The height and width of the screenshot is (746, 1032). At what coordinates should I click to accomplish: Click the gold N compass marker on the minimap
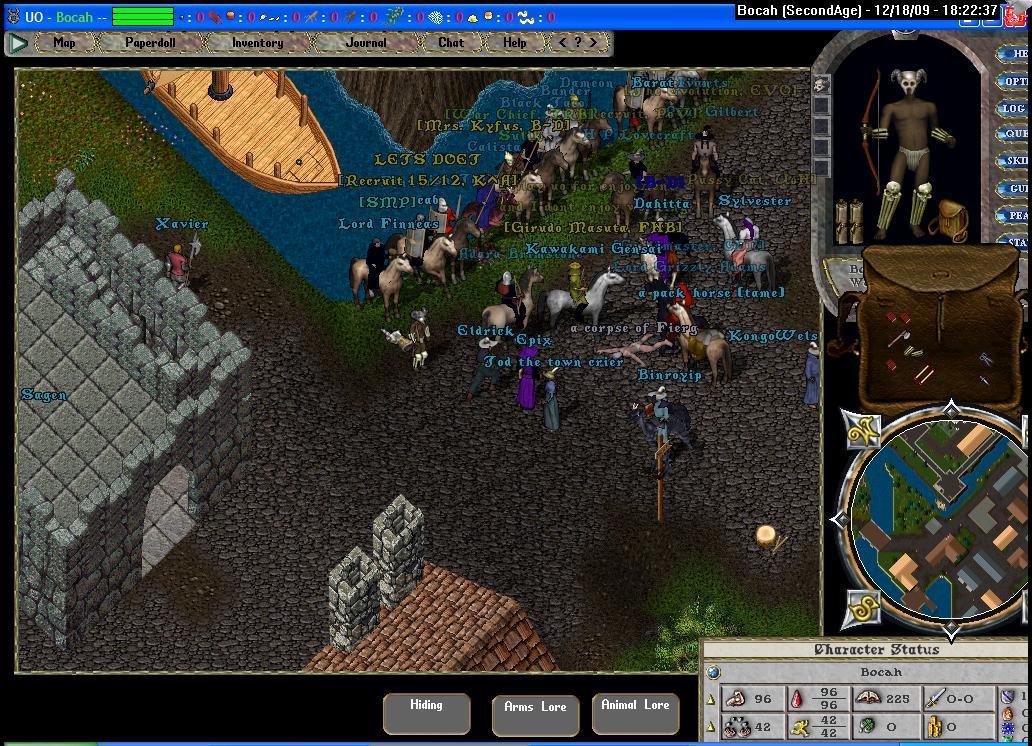[860, 431]
